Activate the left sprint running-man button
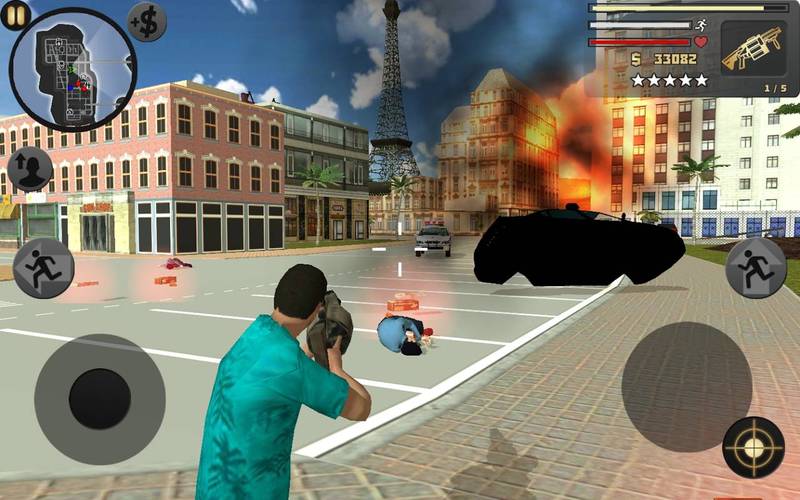The image size is (800, 500). (x=43, y=268)
